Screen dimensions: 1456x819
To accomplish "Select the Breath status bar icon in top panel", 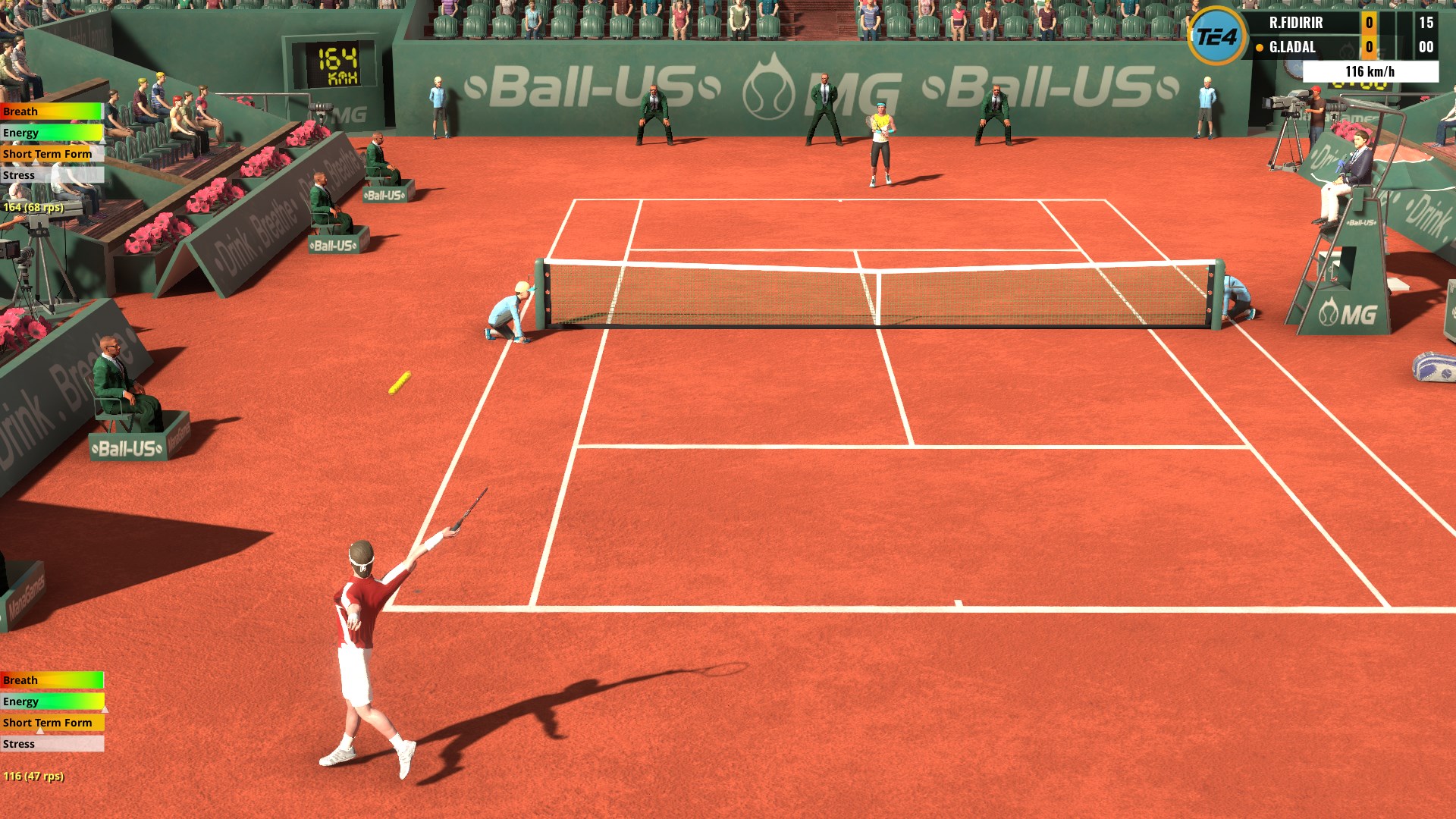I will (51, 111).
